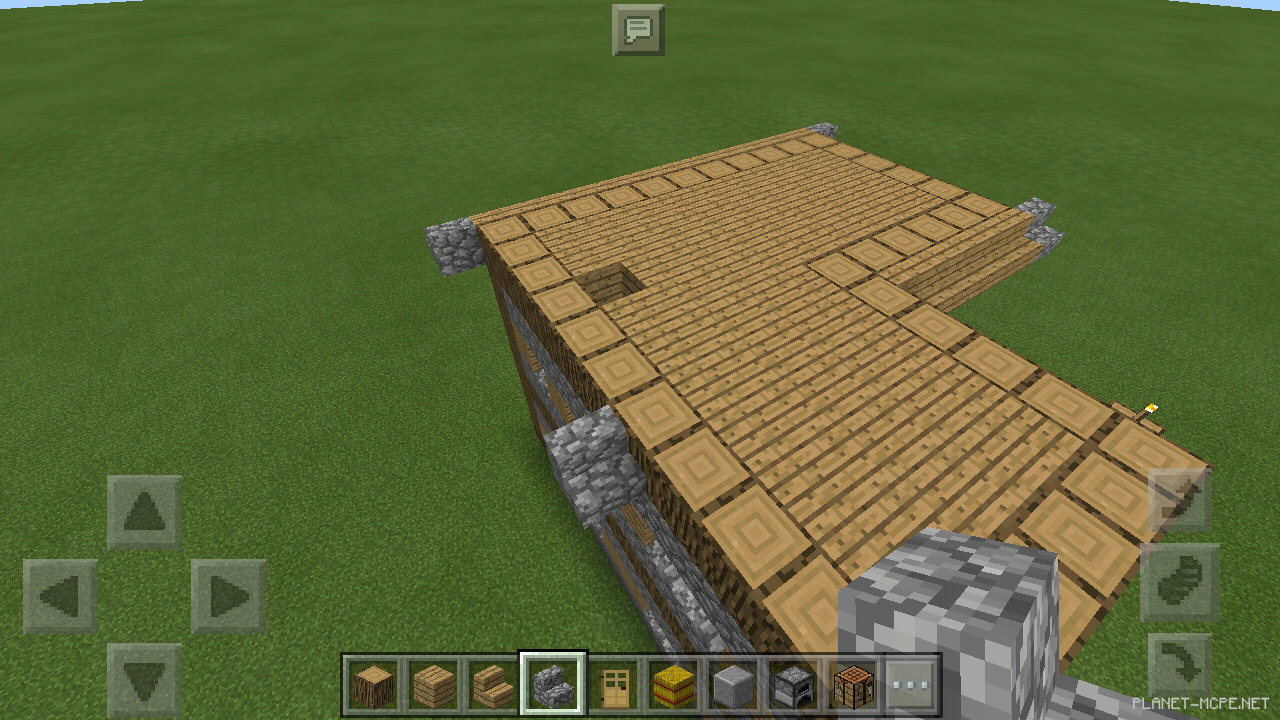Select the hay bale block

(x=673, y=685)
